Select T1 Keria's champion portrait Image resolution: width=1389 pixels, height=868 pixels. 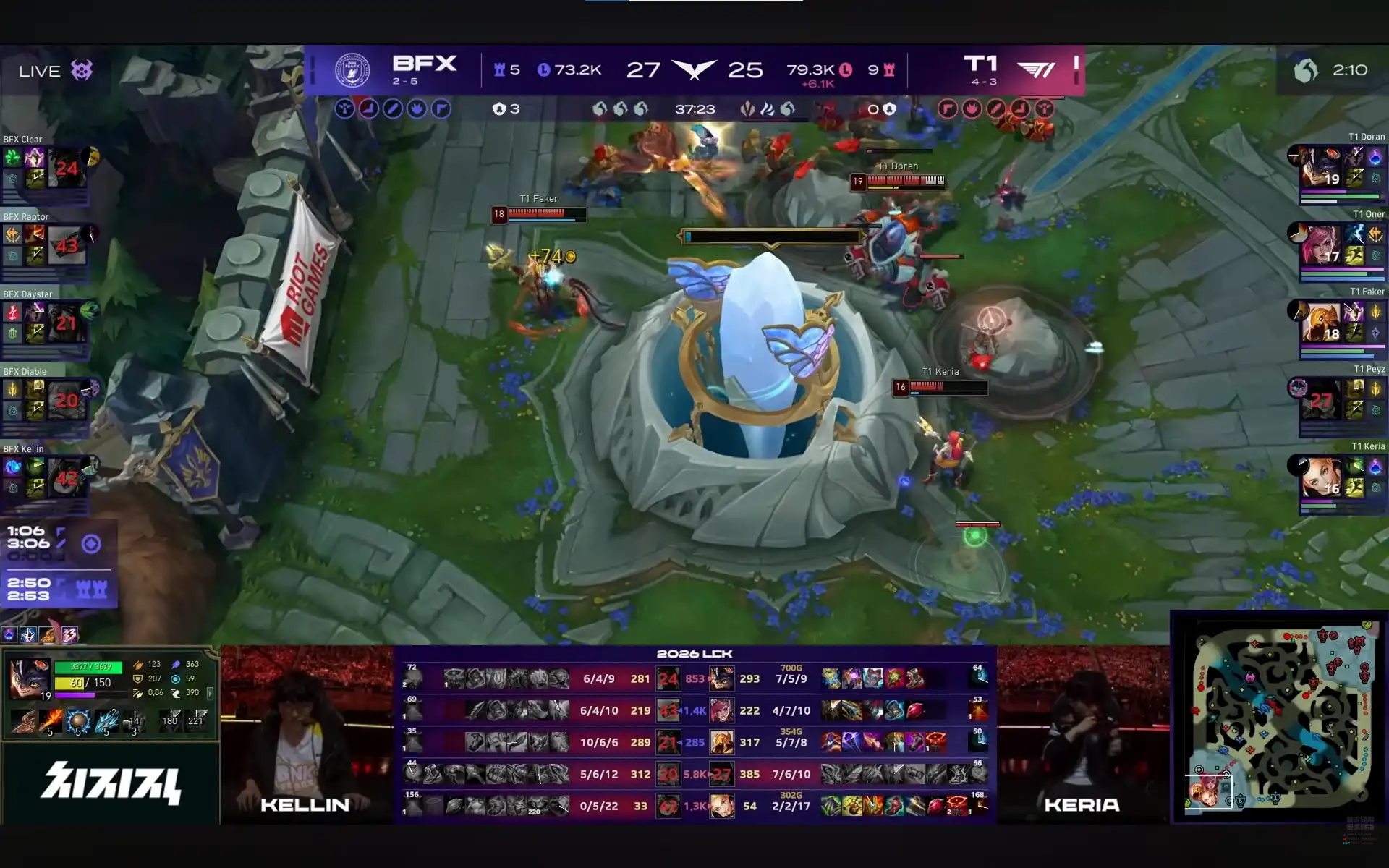[x=1320, y=477]
